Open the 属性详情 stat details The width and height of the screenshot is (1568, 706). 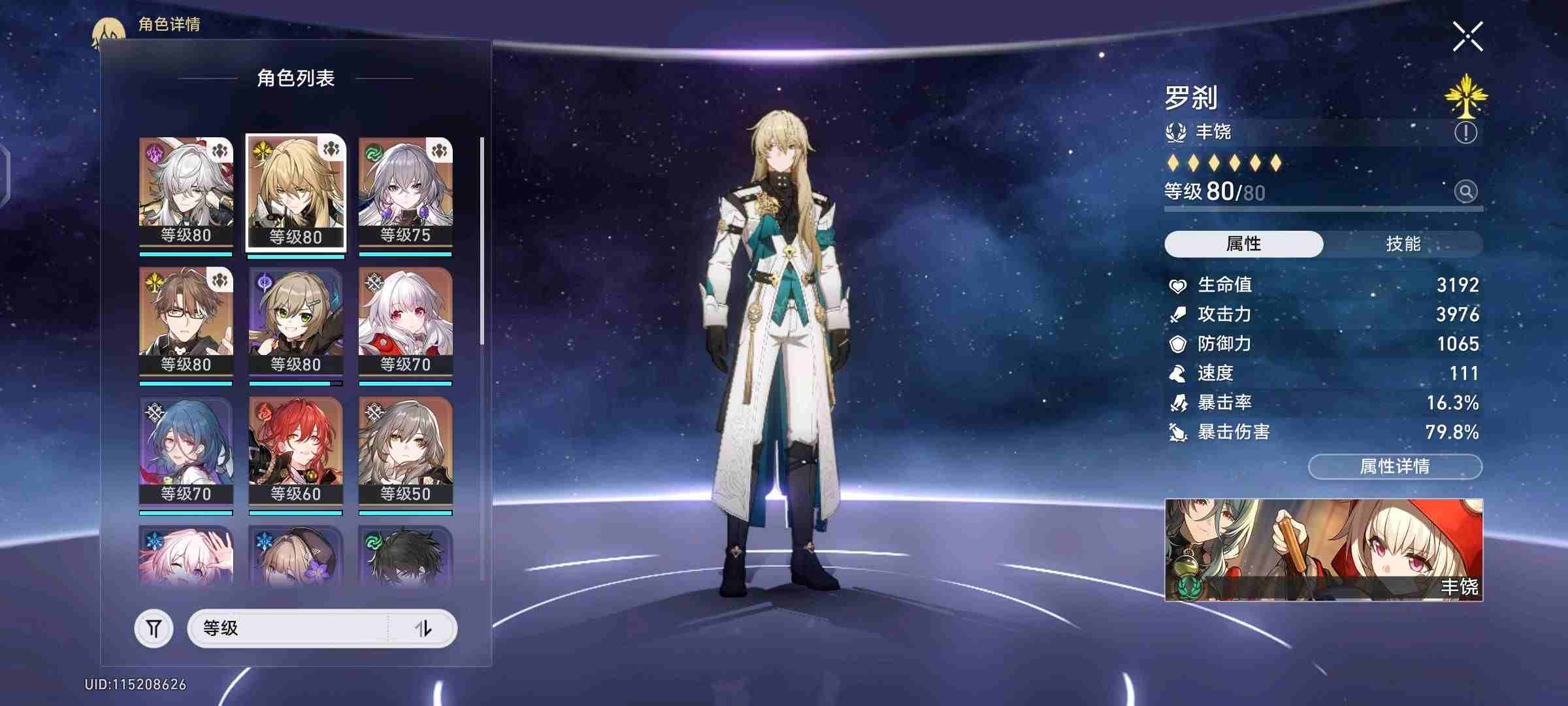(x=1395, y=466)
